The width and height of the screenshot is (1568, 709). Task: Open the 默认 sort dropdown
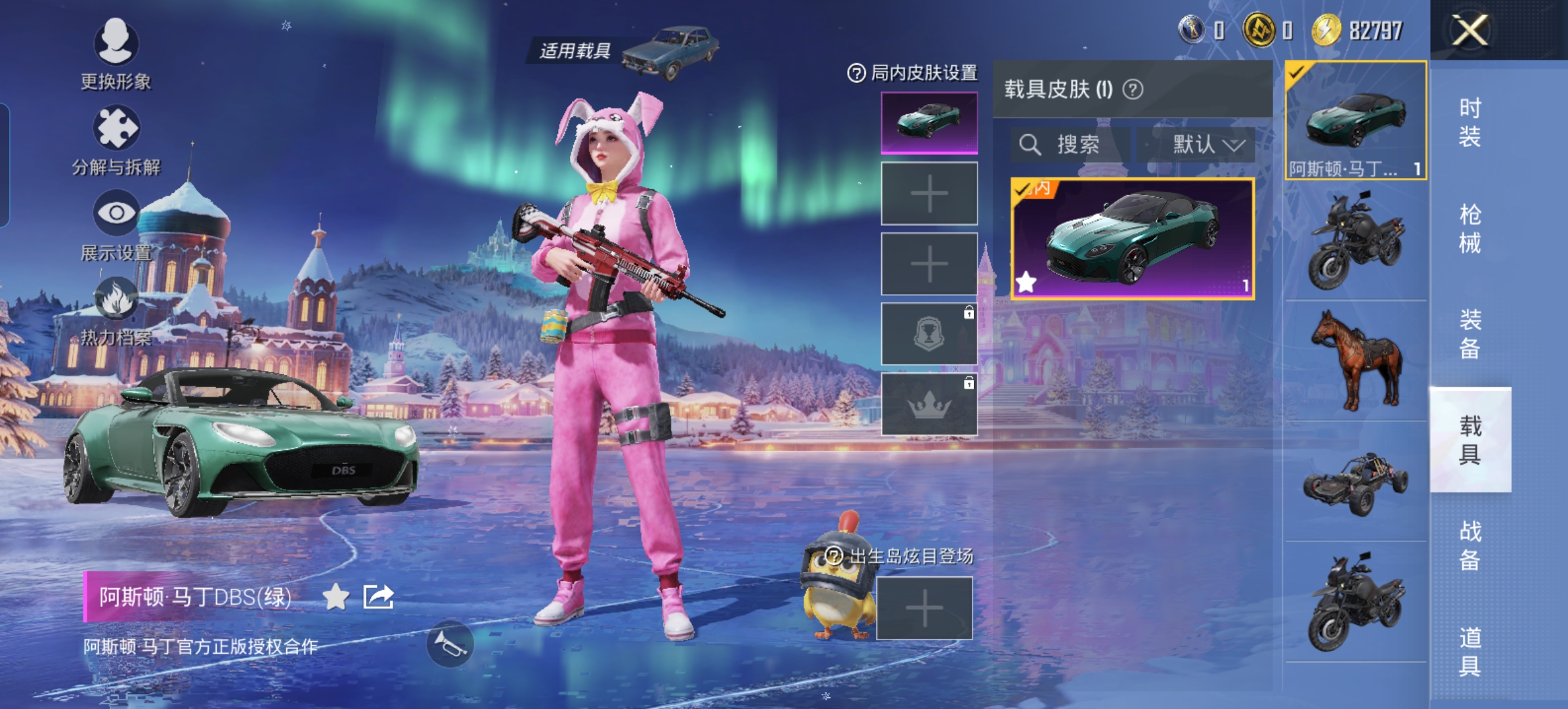pos(1196,144)
